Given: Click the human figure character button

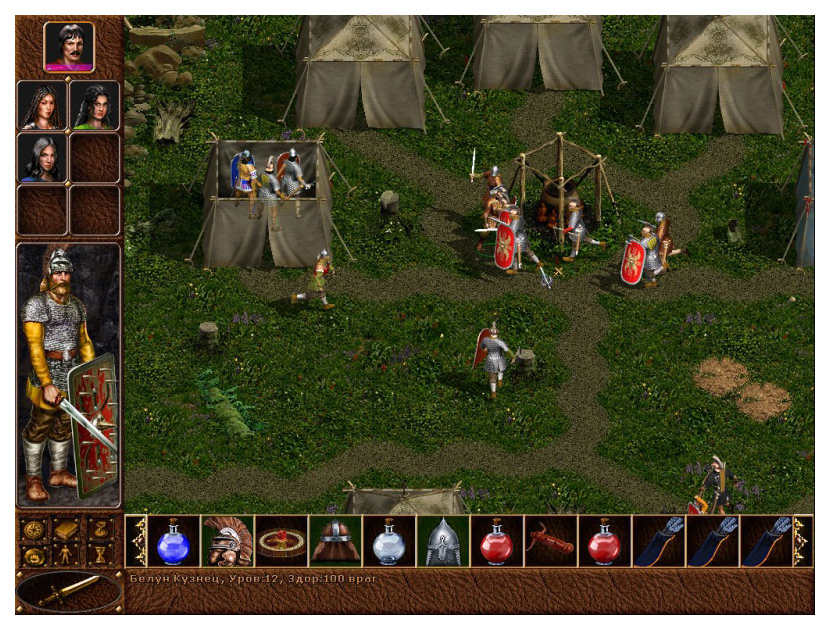Looking at the screenshot, I should click(68, 554).
